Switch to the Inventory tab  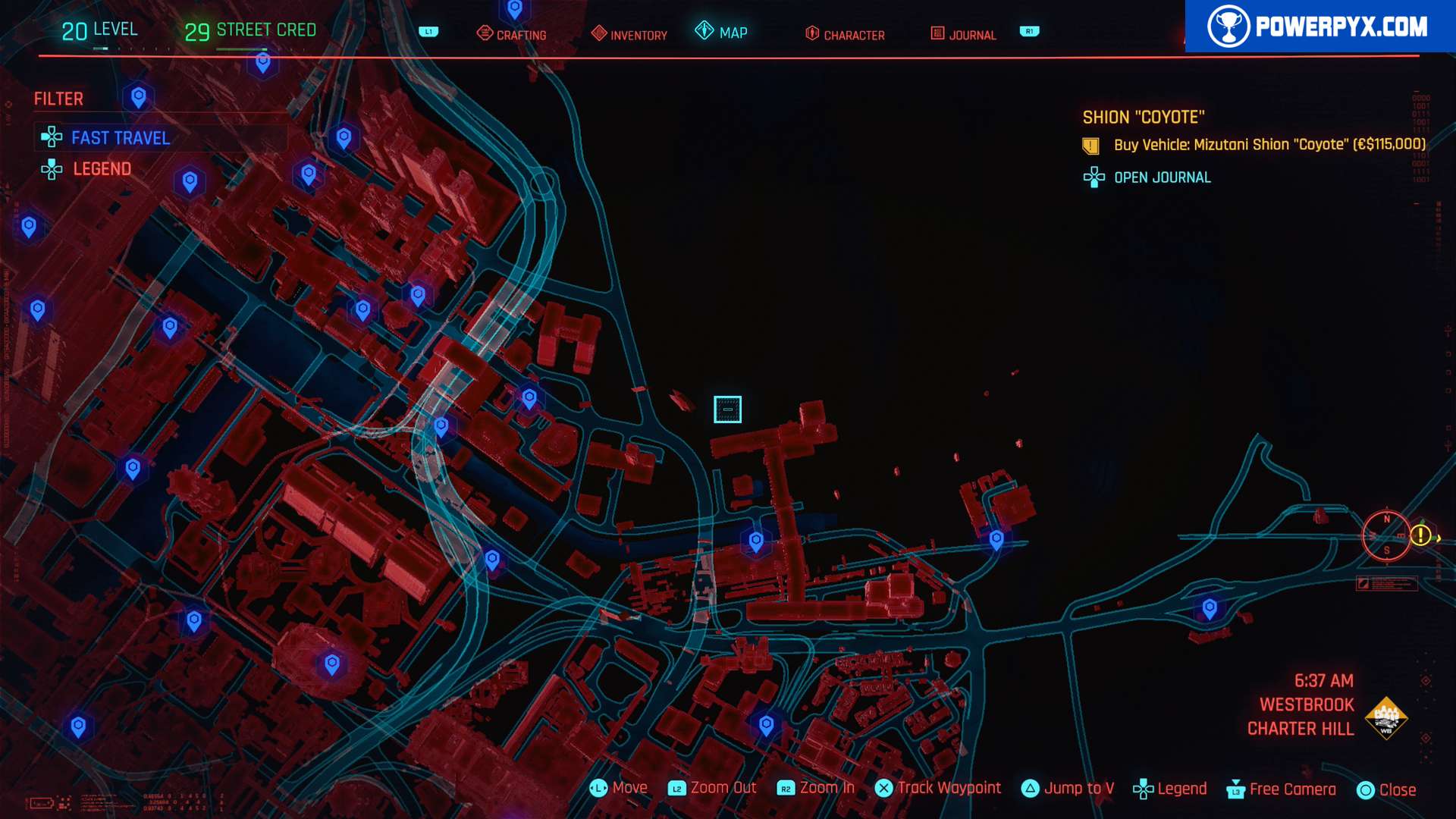pyautogui.click(x=629, y=34)
